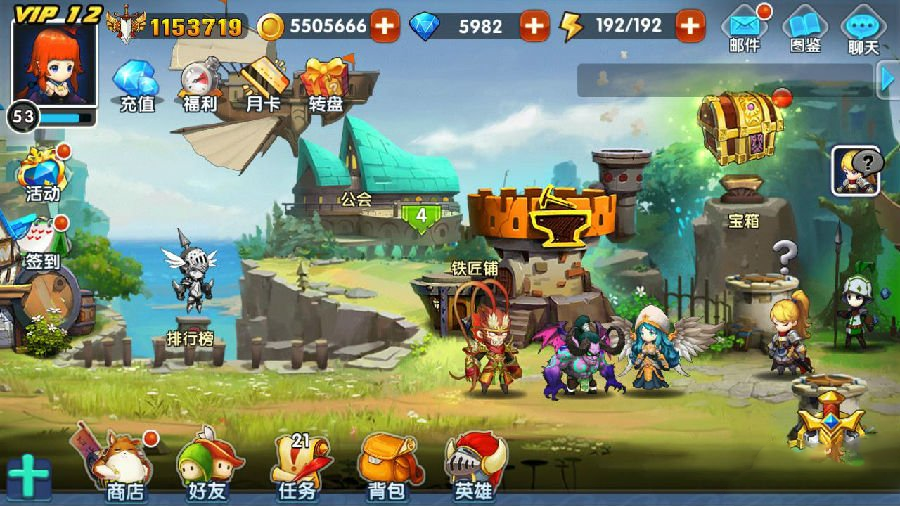Open the player avatar profile

point(54,62)
